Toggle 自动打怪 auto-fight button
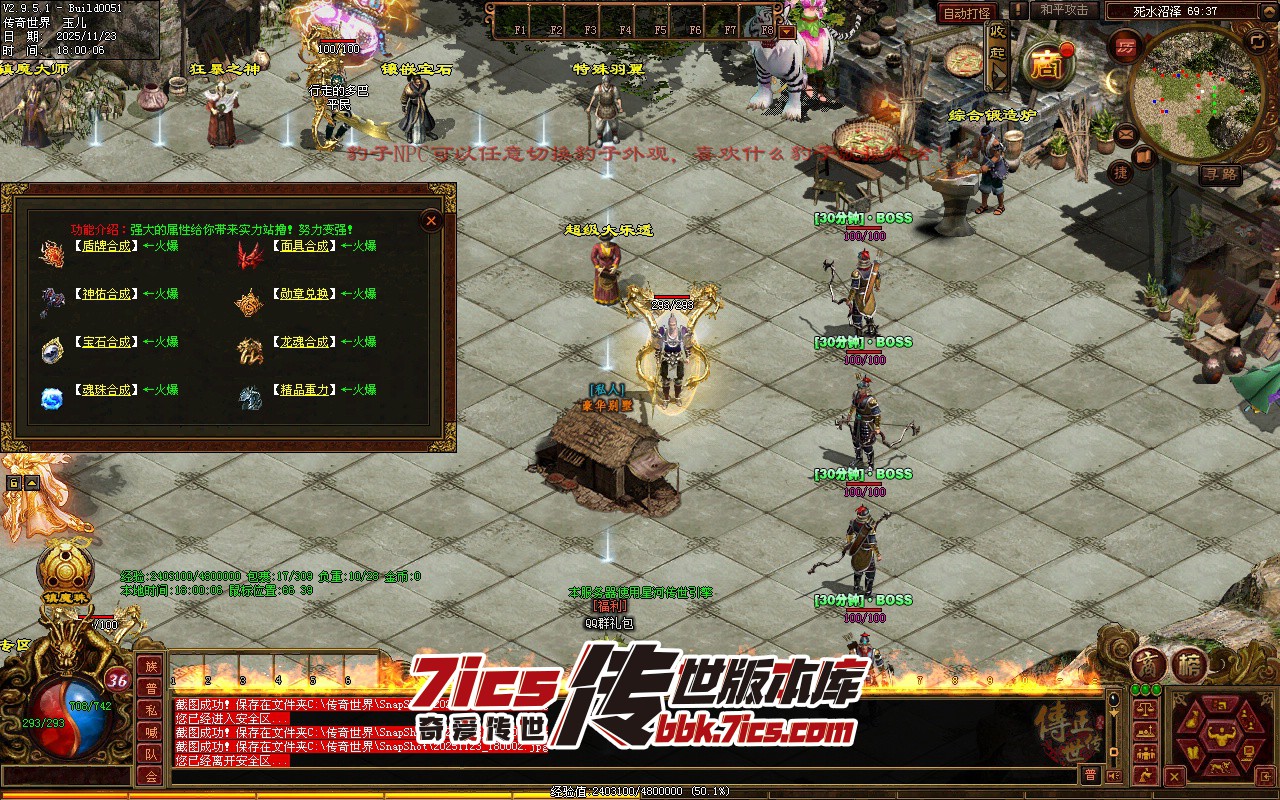 coord(967,13)
